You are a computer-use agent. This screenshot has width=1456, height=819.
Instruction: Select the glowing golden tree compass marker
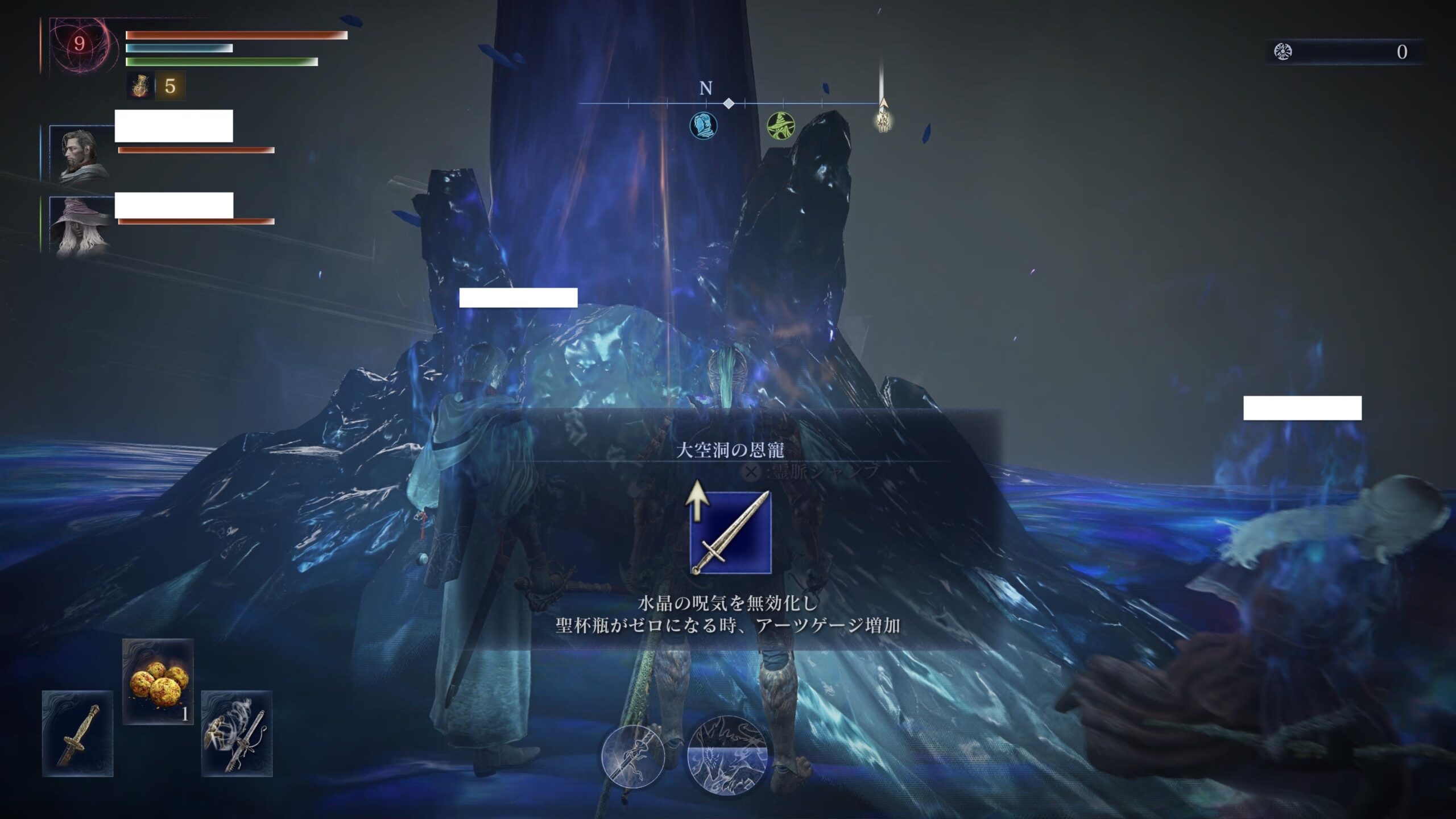tap(883, 121)
